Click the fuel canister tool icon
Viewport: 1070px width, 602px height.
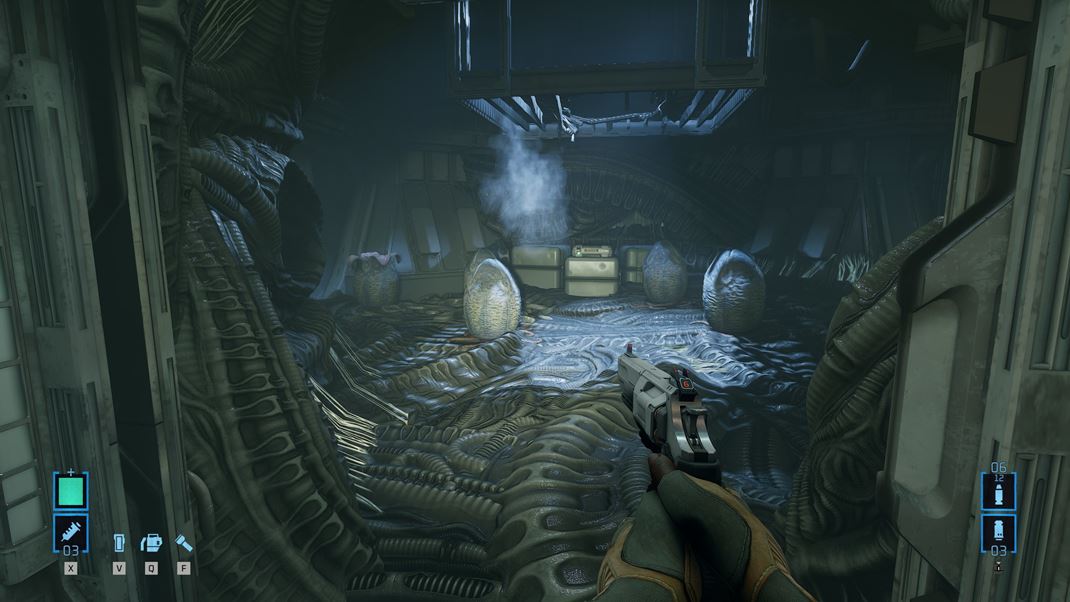pyautogui.click(x=151, y=543)
